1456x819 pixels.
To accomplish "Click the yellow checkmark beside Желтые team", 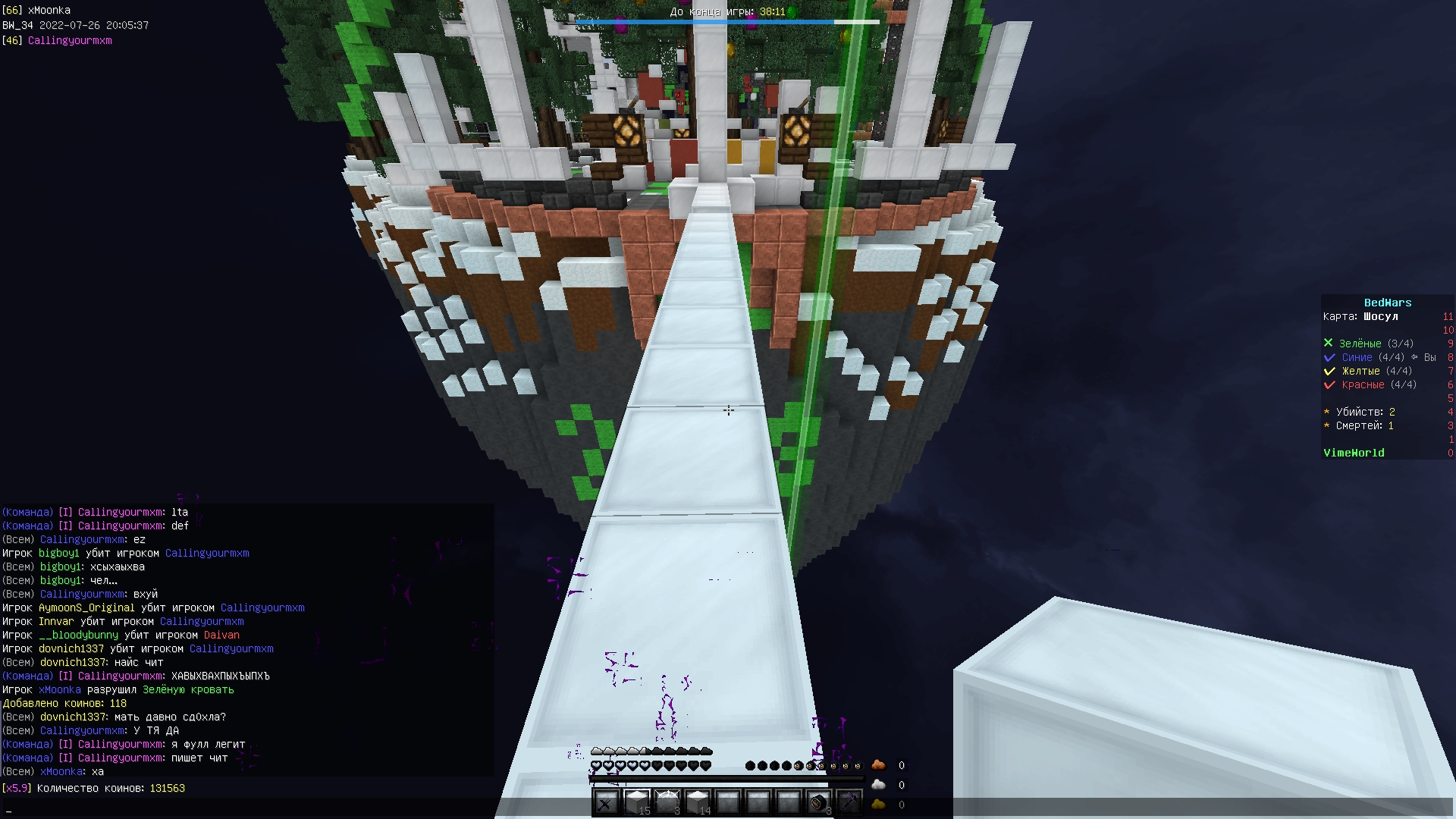I will coord(1329,371).
